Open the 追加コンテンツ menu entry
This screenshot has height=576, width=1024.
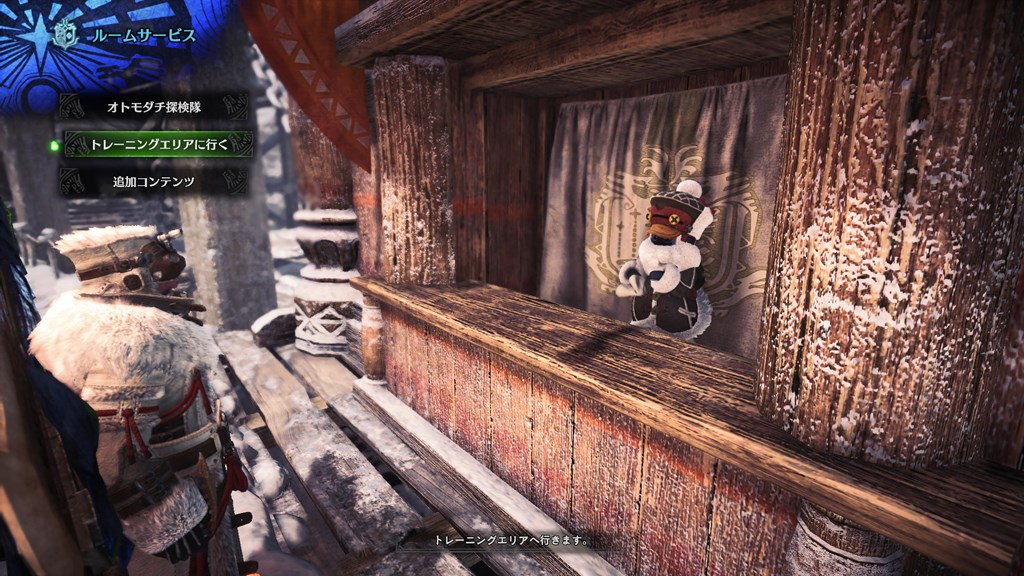(153, 182)
